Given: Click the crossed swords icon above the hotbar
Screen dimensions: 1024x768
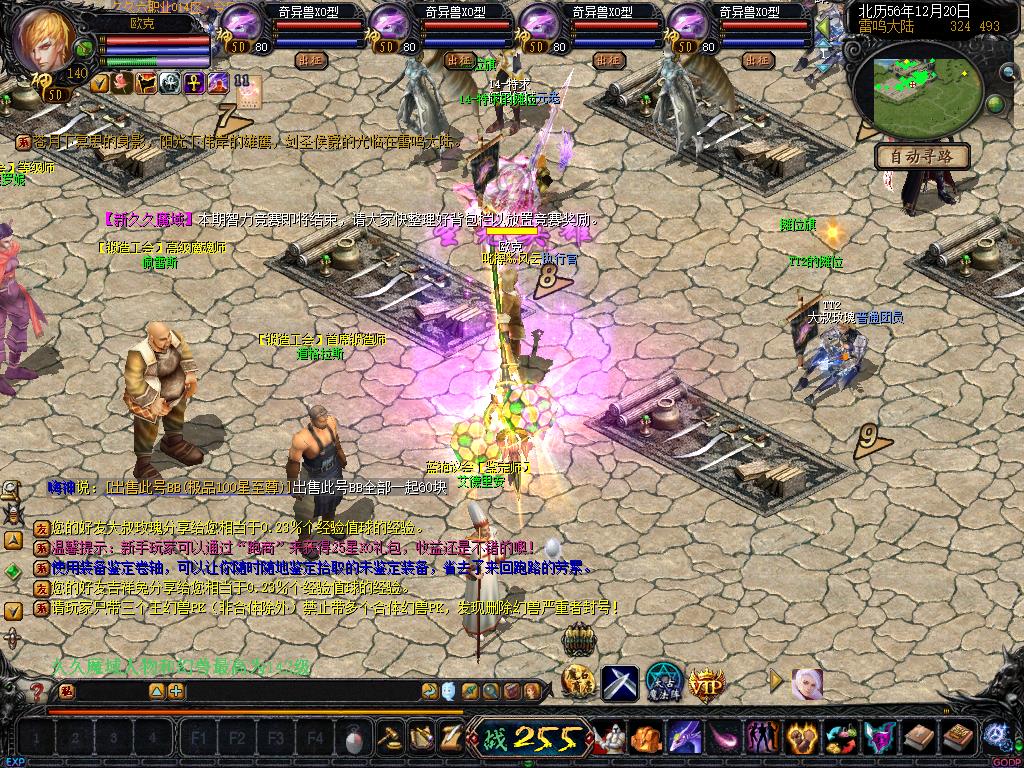Looking at the screenshot, I should tap(620, 683).
